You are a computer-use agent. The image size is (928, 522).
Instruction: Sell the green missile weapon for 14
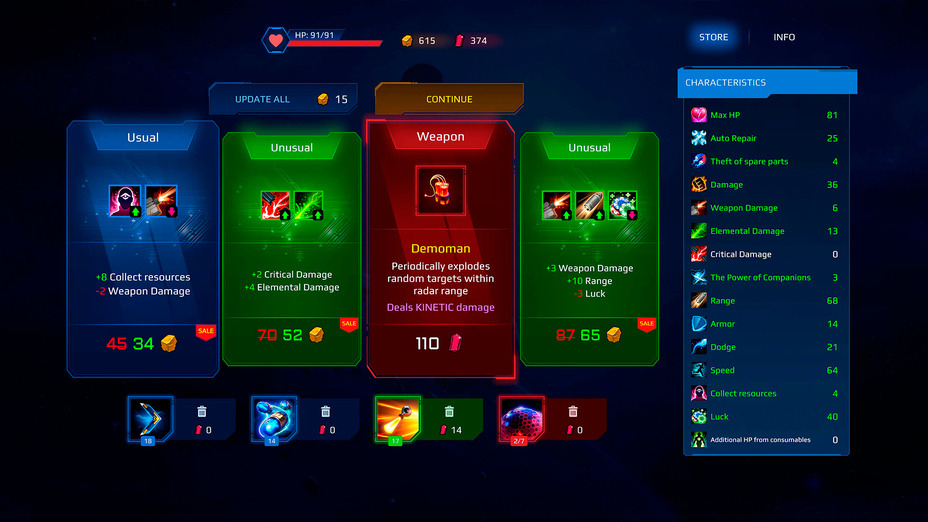coord(449,411)
